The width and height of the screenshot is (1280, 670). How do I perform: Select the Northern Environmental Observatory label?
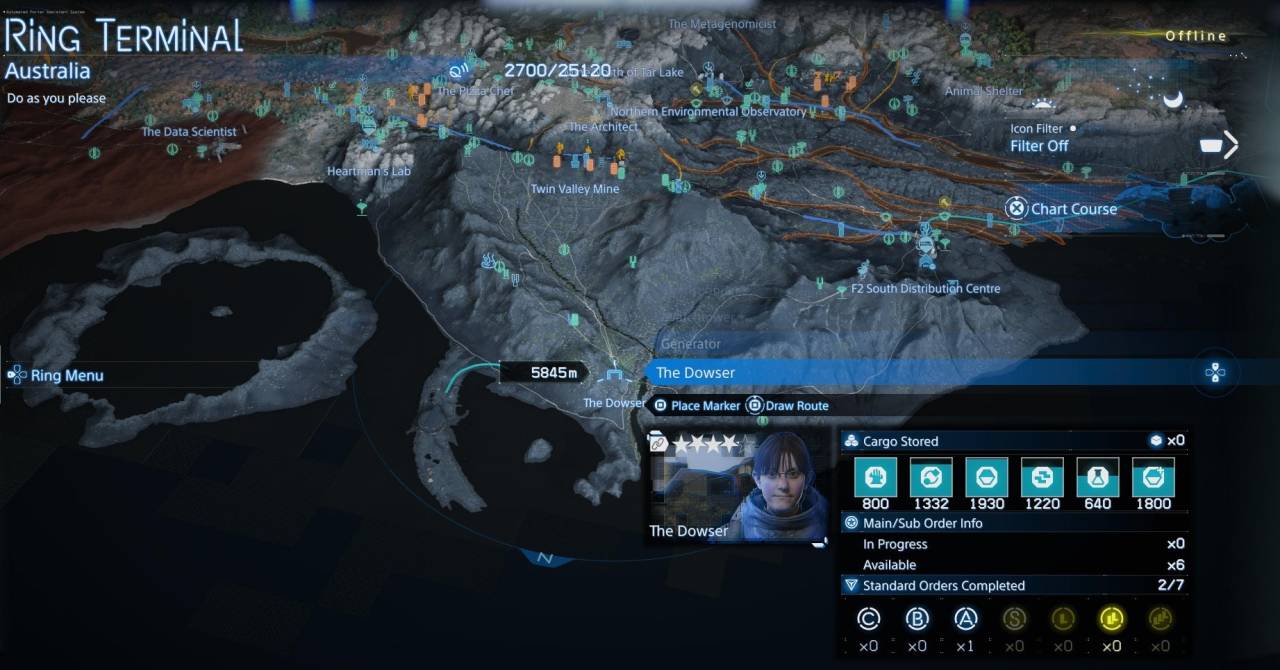point(708,112)
